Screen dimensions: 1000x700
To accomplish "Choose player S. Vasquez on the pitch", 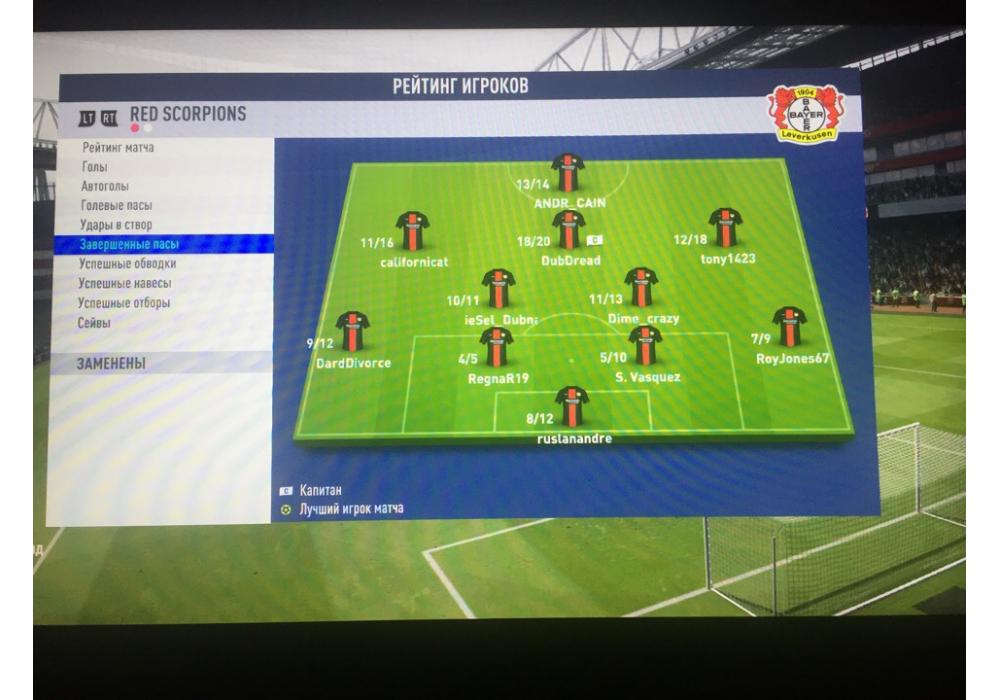I will tap(645, 345).
